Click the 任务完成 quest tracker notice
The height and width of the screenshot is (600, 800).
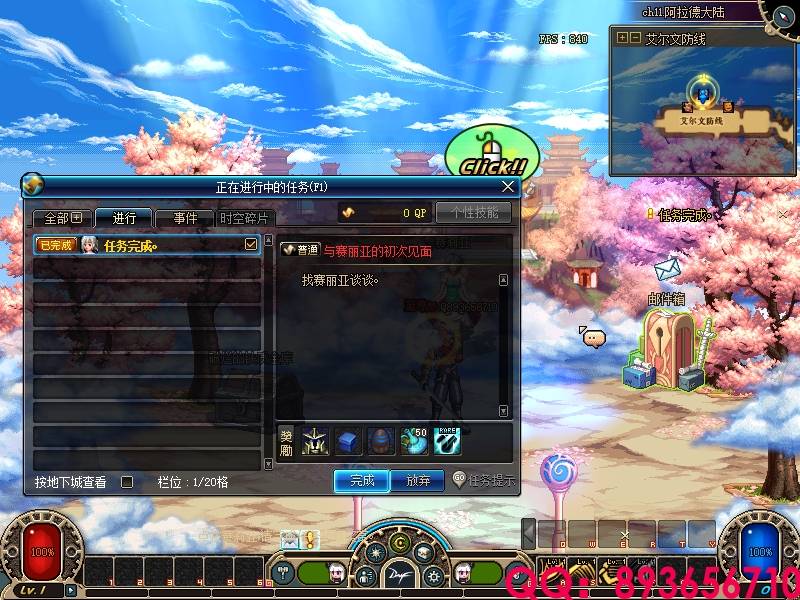coord(682,215)
